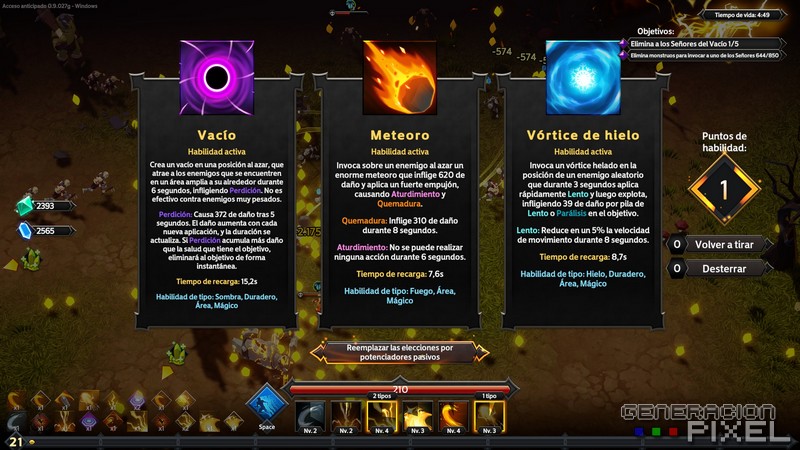Select the Meteoro ability card
Screen dimensions: 800x450
click(400, 190)
